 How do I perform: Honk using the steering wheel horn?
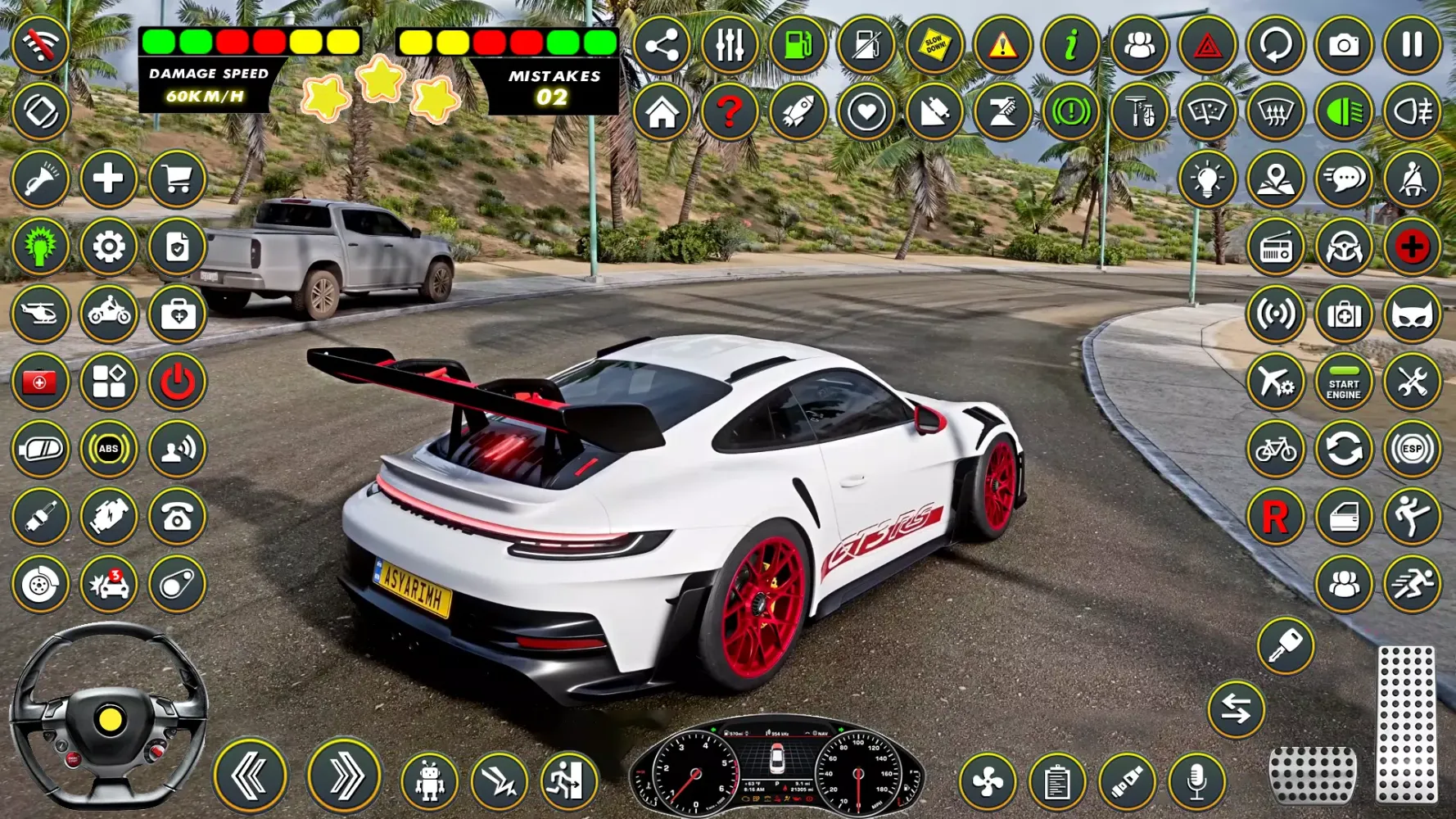click(110, 720)
